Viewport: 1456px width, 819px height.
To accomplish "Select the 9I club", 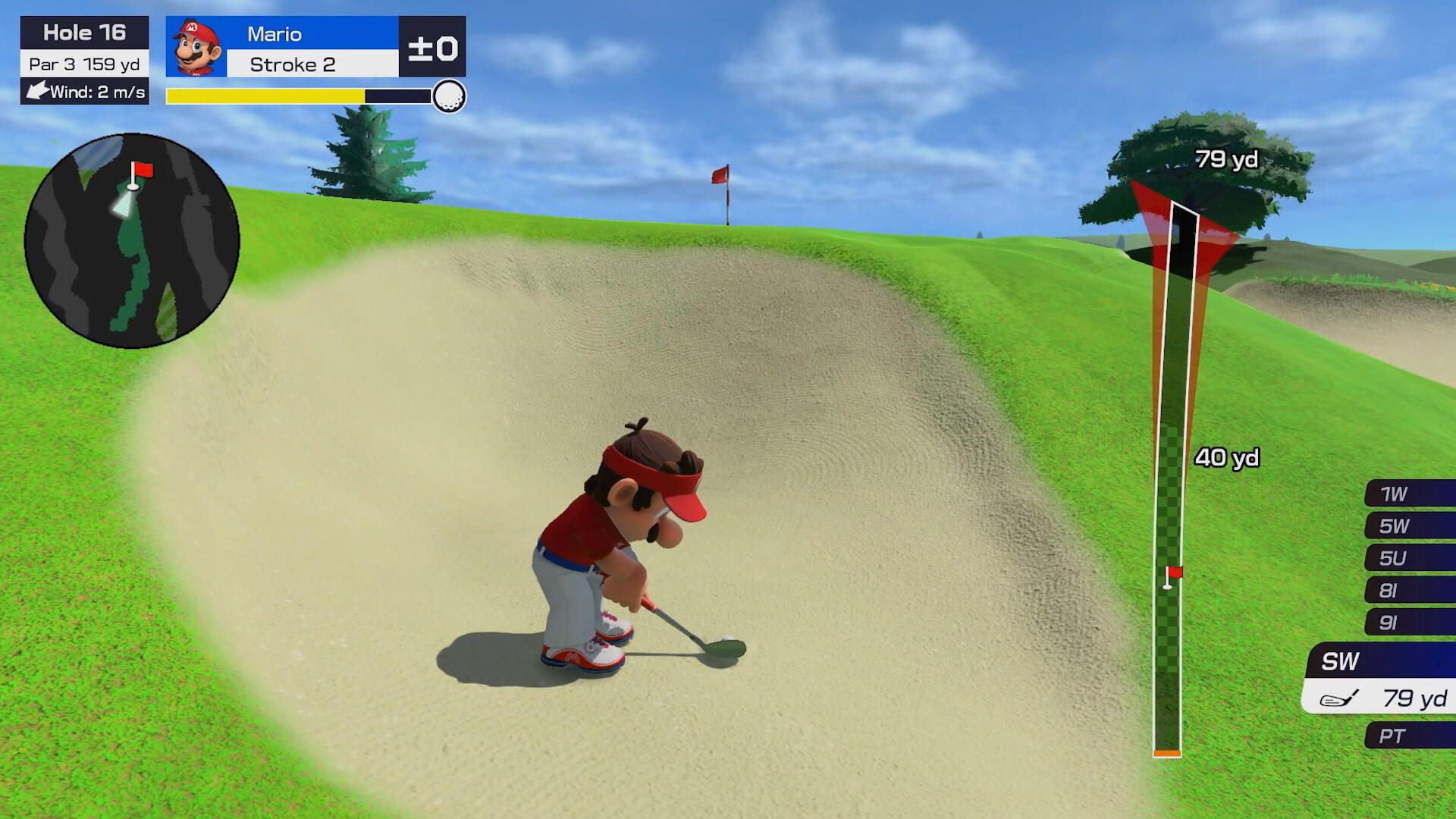I will (x=1409, y=623).
